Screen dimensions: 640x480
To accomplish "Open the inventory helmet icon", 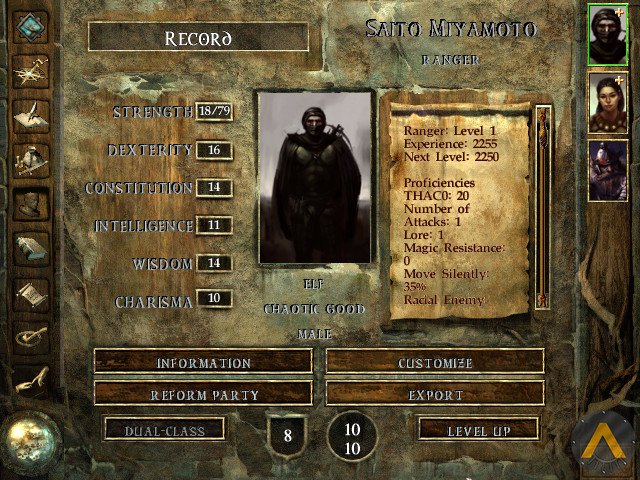I will tap(30, 158).
